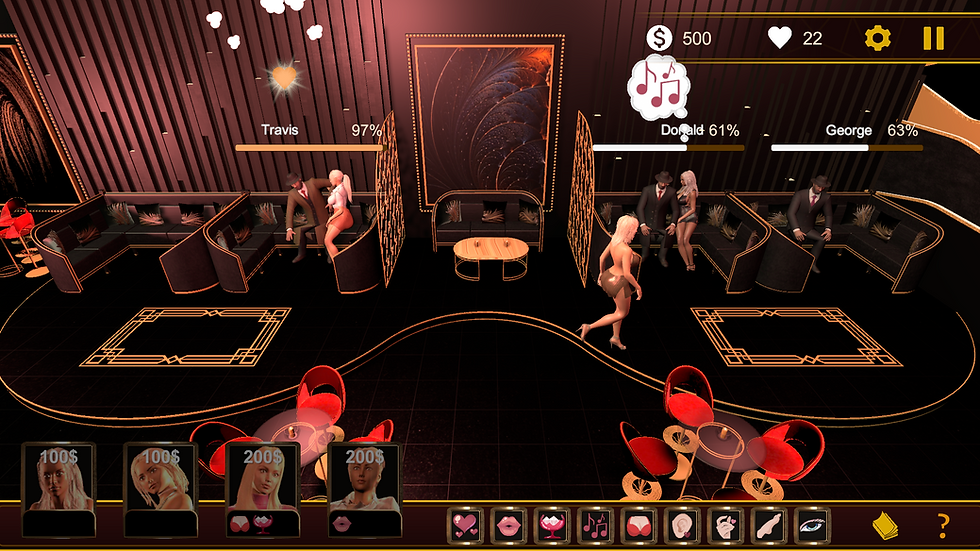Screen dimensions: 980x551
Task: Activate the eye action icon
Action: 811,524
